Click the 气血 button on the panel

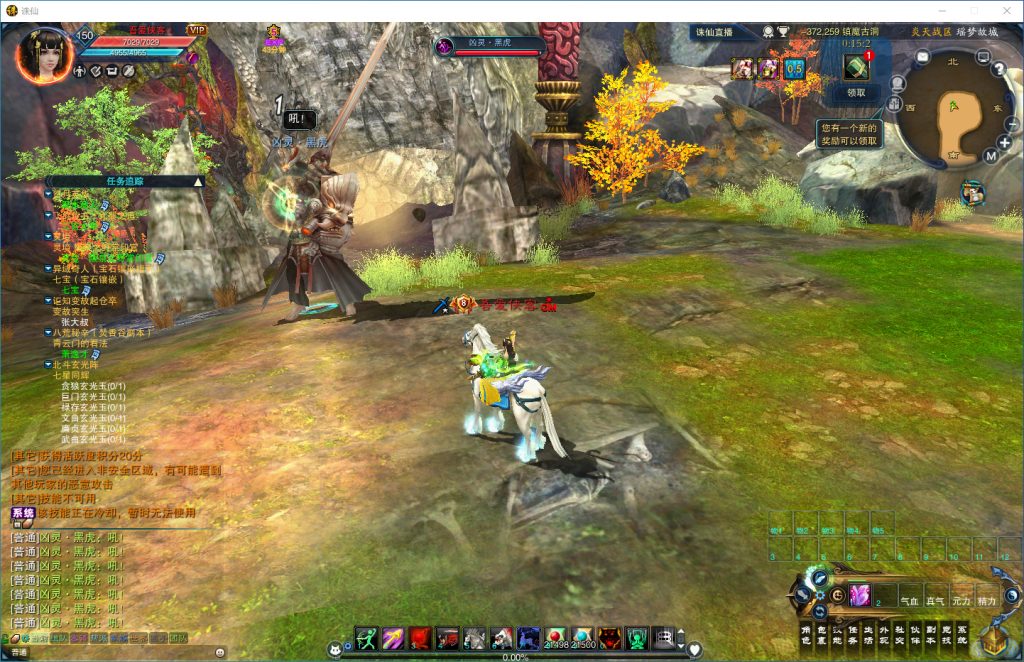point(910,601)
